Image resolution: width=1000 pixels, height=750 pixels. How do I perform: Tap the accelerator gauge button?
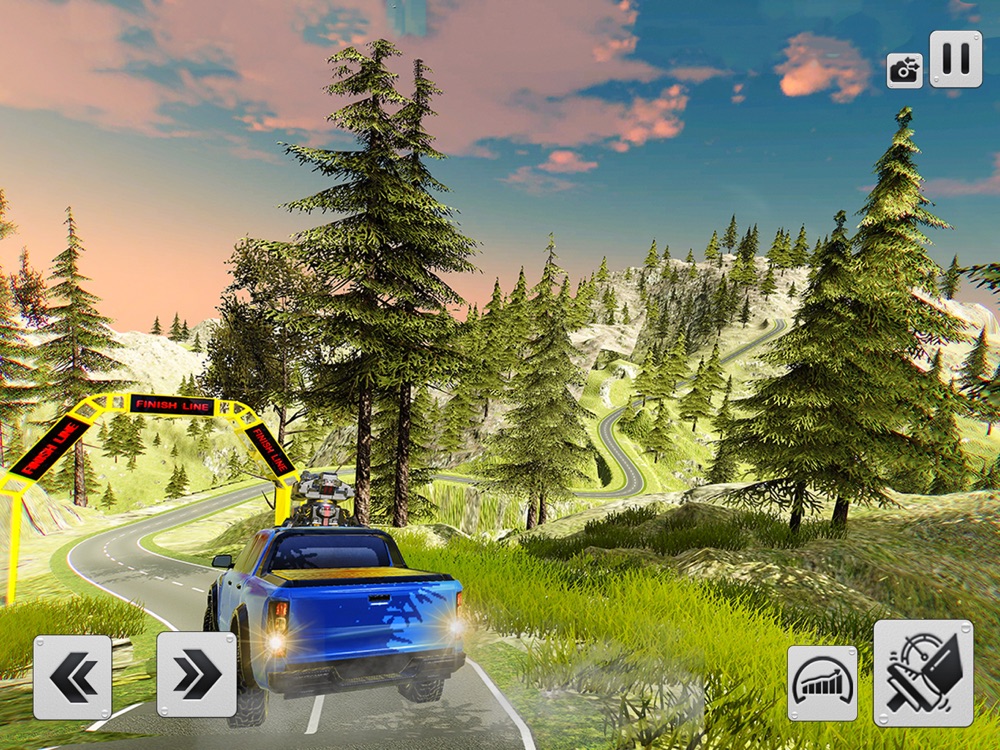tap(822, 683)
